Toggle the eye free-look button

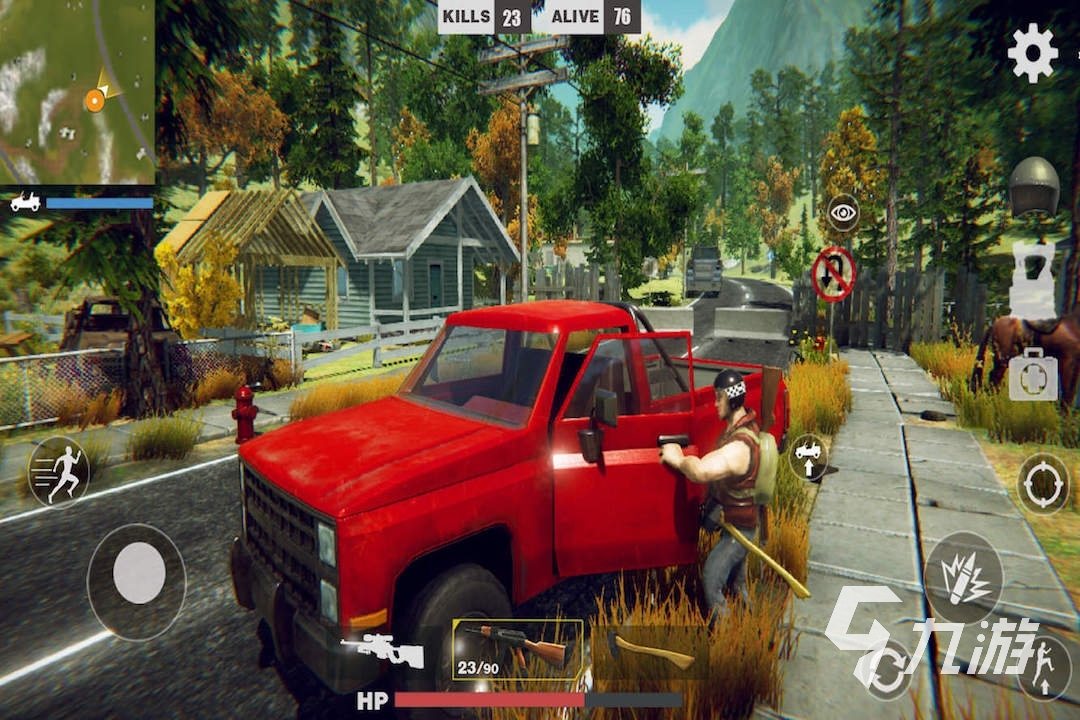pos(843,213)
